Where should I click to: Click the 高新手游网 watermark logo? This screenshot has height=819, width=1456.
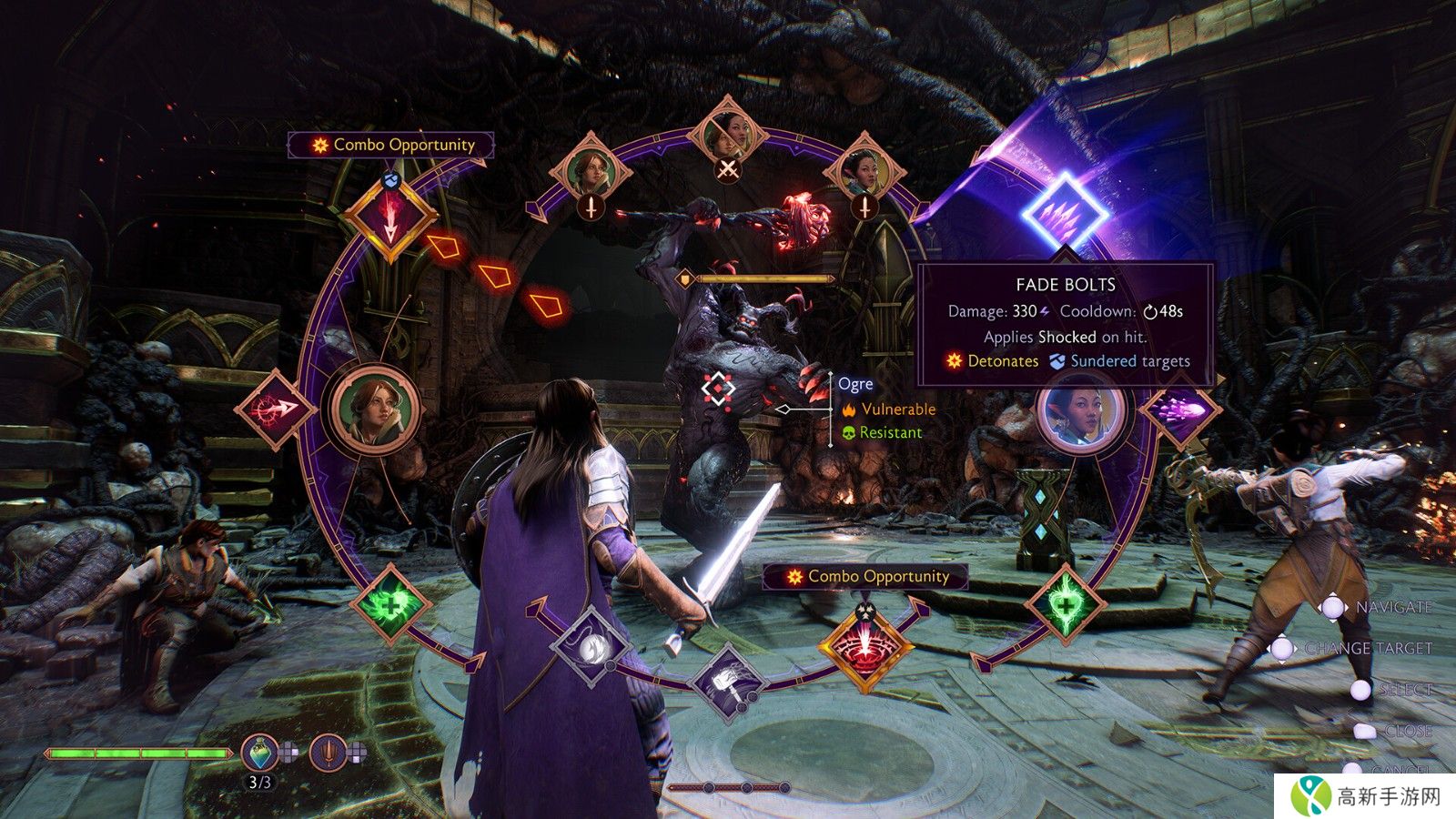pos(1365,796)
